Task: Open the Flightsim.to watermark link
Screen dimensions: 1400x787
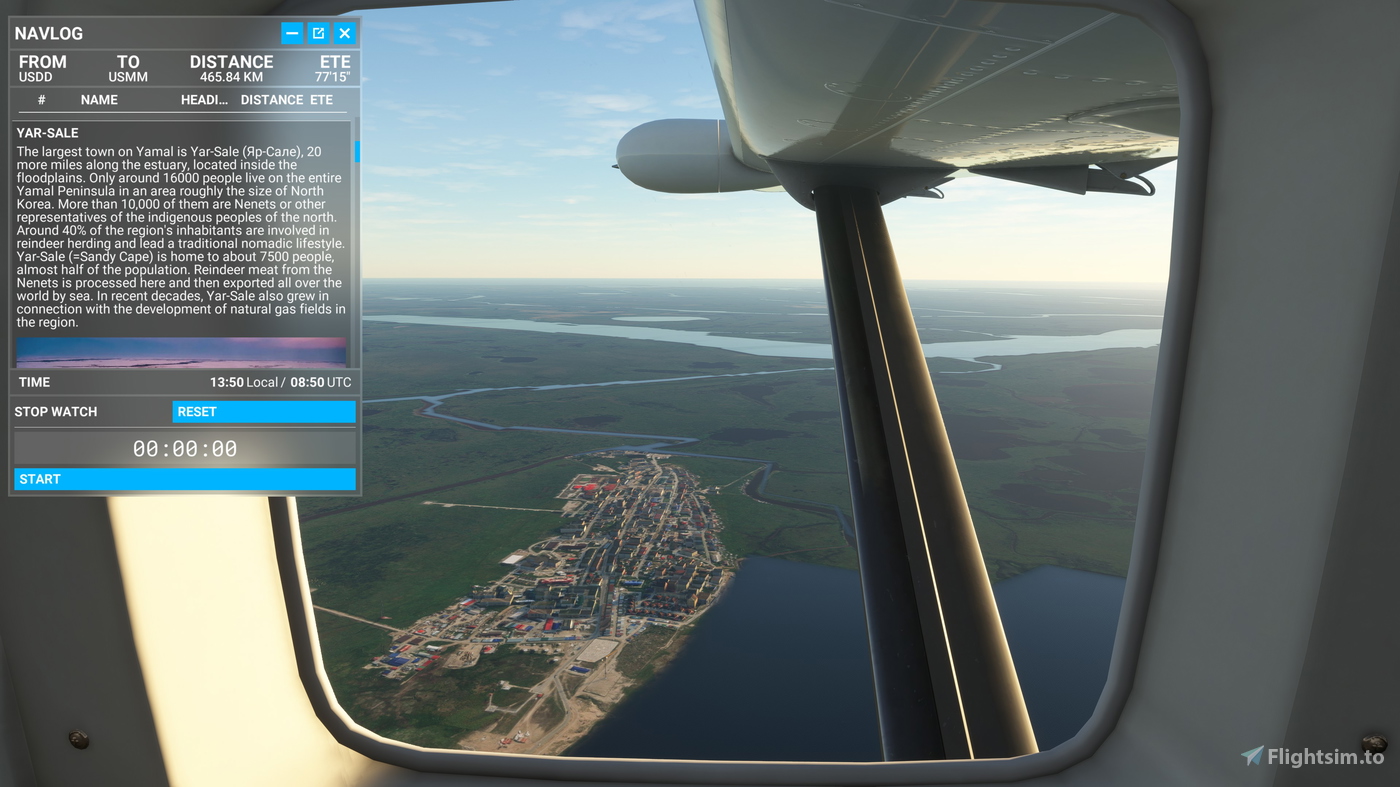Action: (1313, 757)
